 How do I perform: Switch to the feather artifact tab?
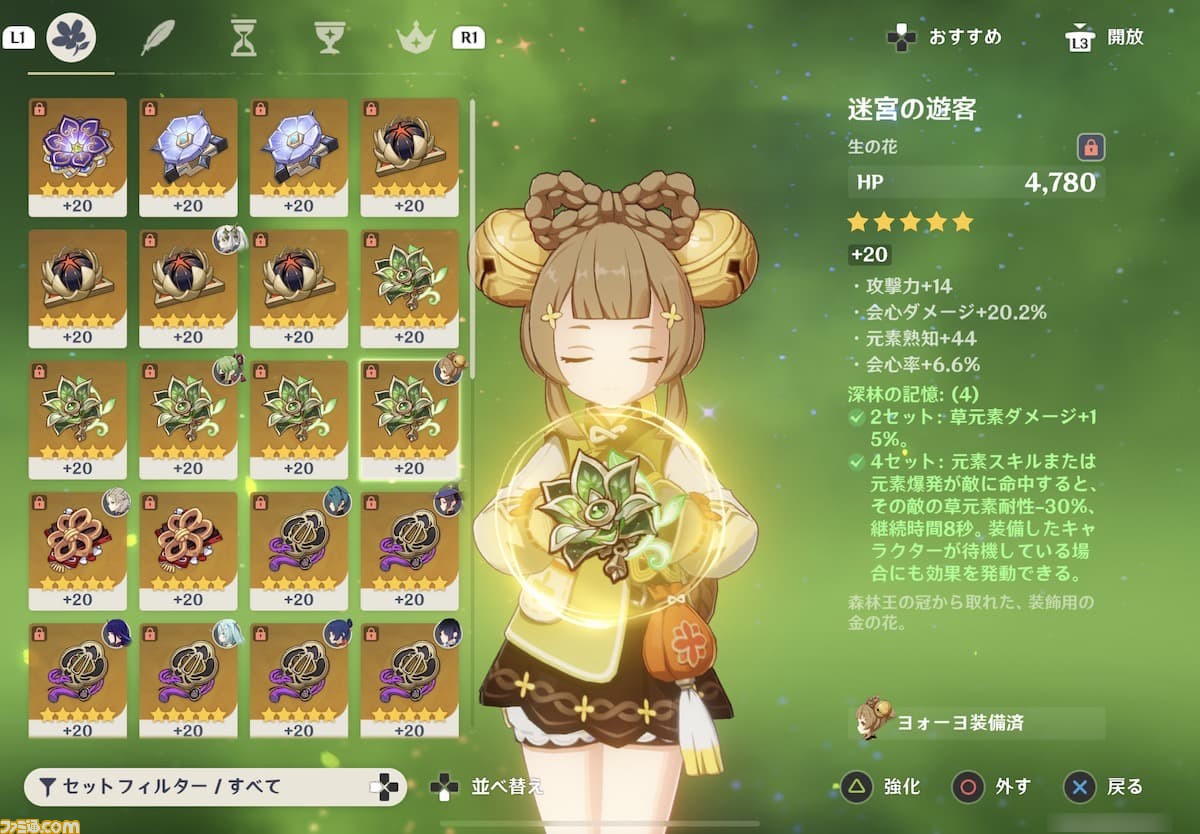tap(157, 38)
